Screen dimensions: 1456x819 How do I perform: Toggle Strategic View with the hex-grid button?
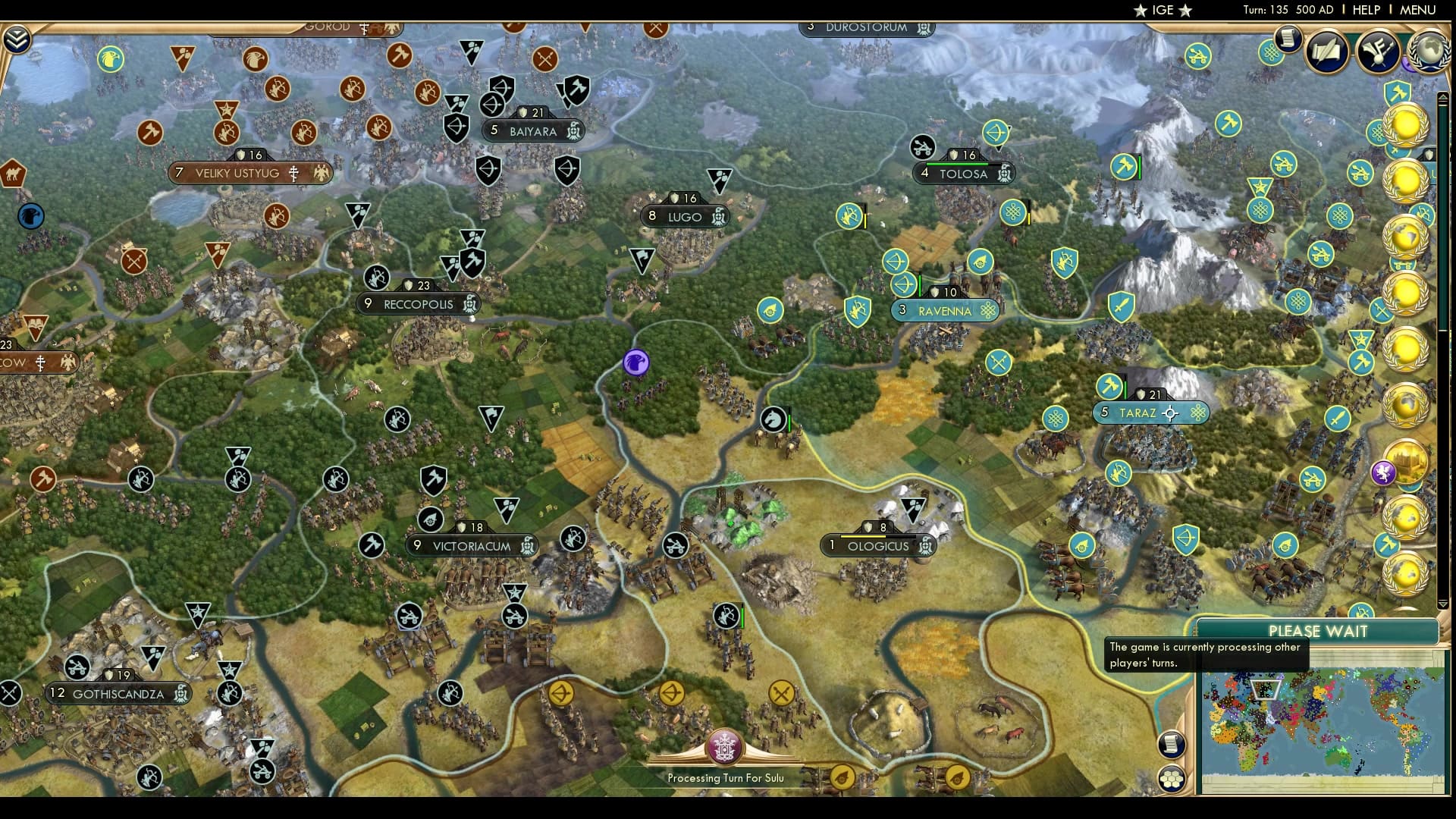[1172, 779]
